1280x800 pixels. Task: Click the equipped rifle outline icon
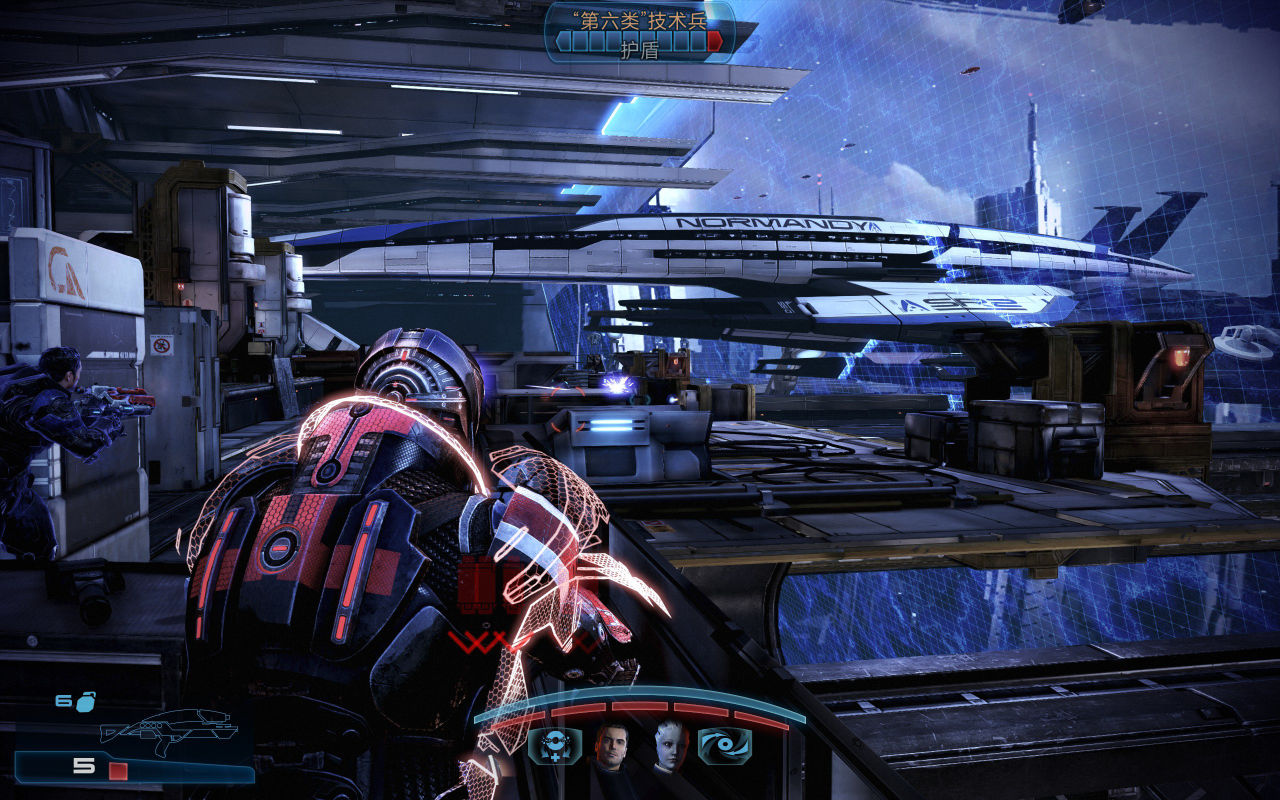coord(166,727)
